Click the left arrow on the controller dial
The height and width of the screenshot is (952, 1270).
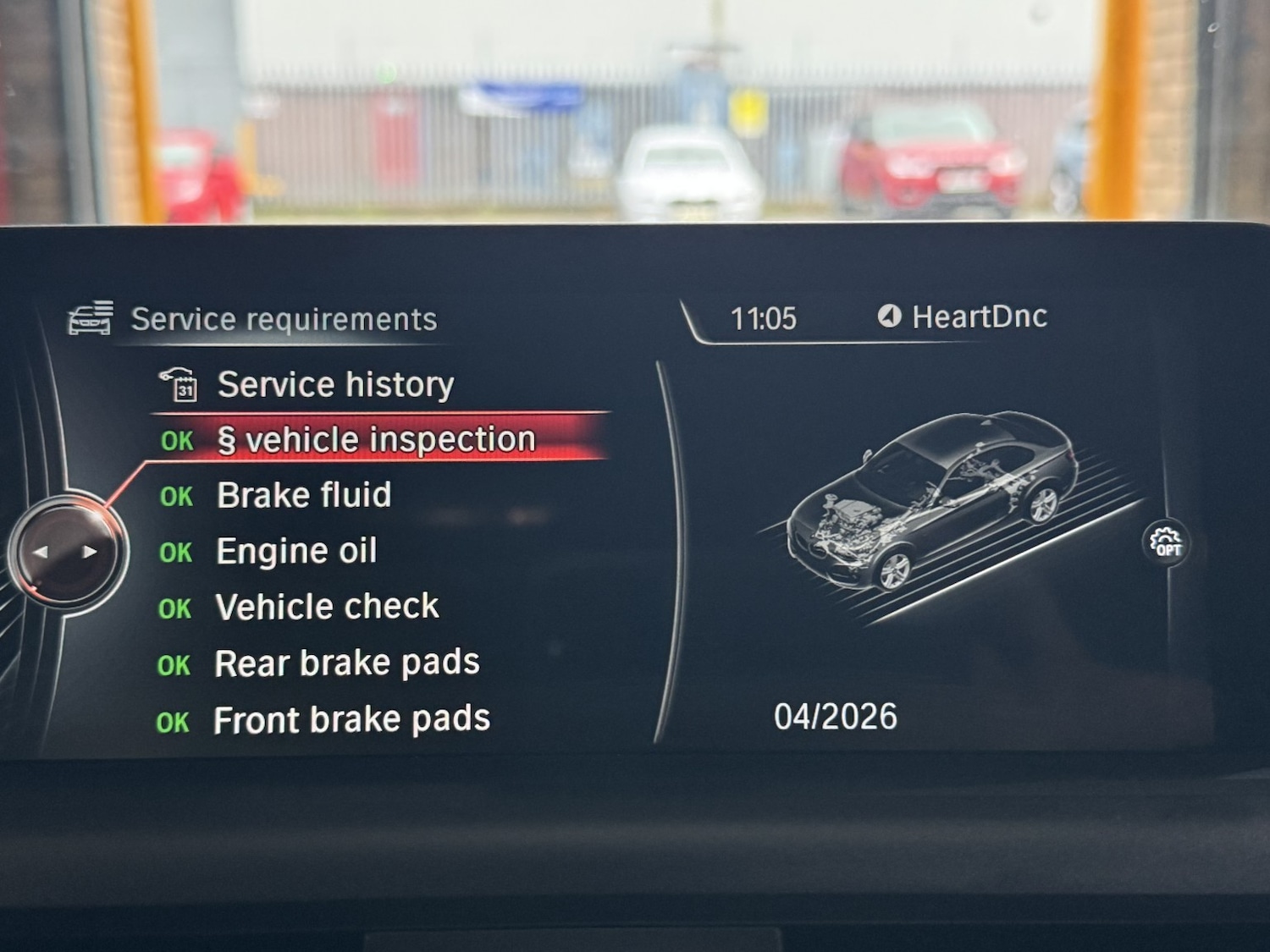tap(40, 552)
